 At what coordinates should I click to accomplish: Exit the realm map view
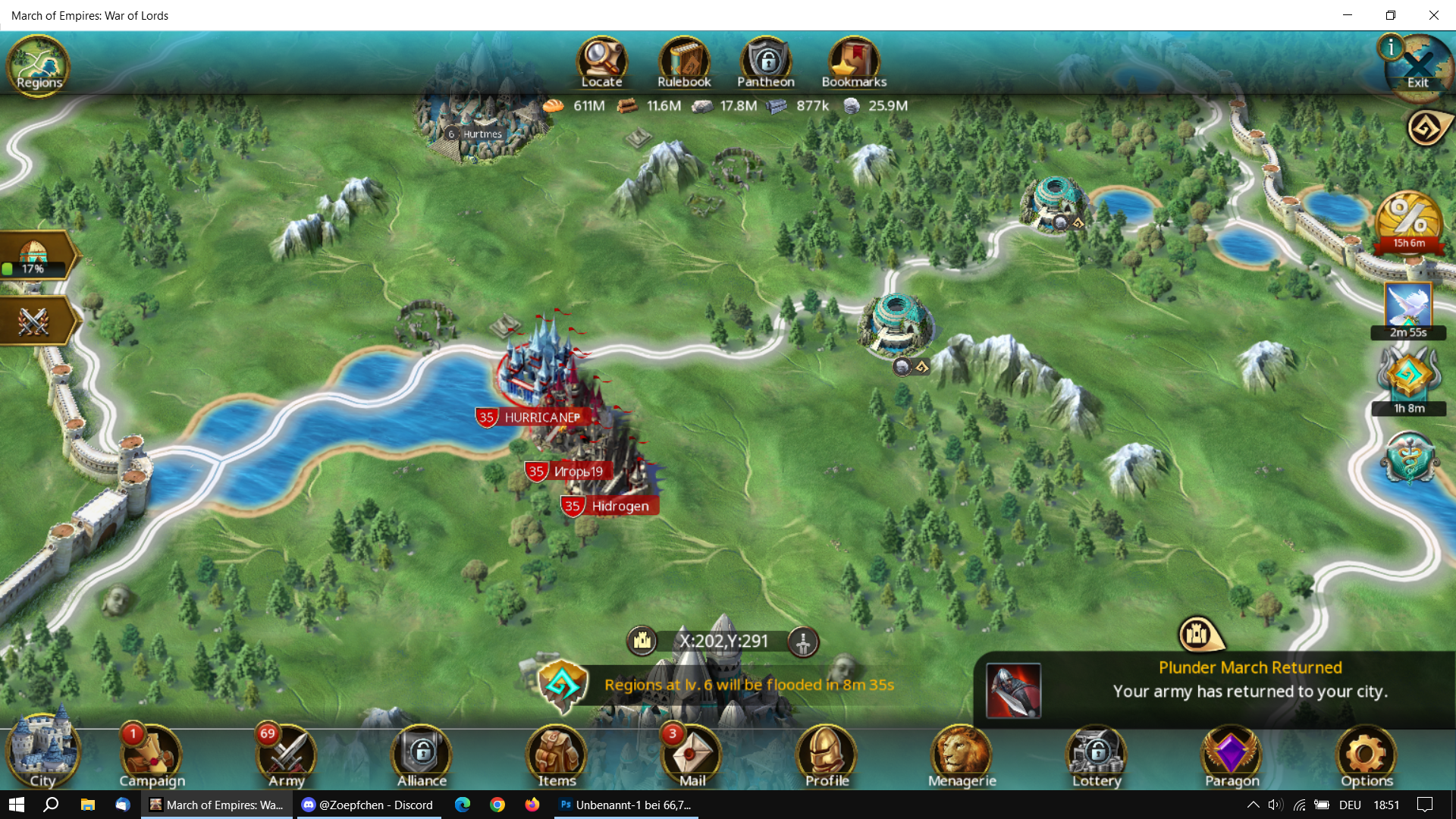(x=1418, y=68)
